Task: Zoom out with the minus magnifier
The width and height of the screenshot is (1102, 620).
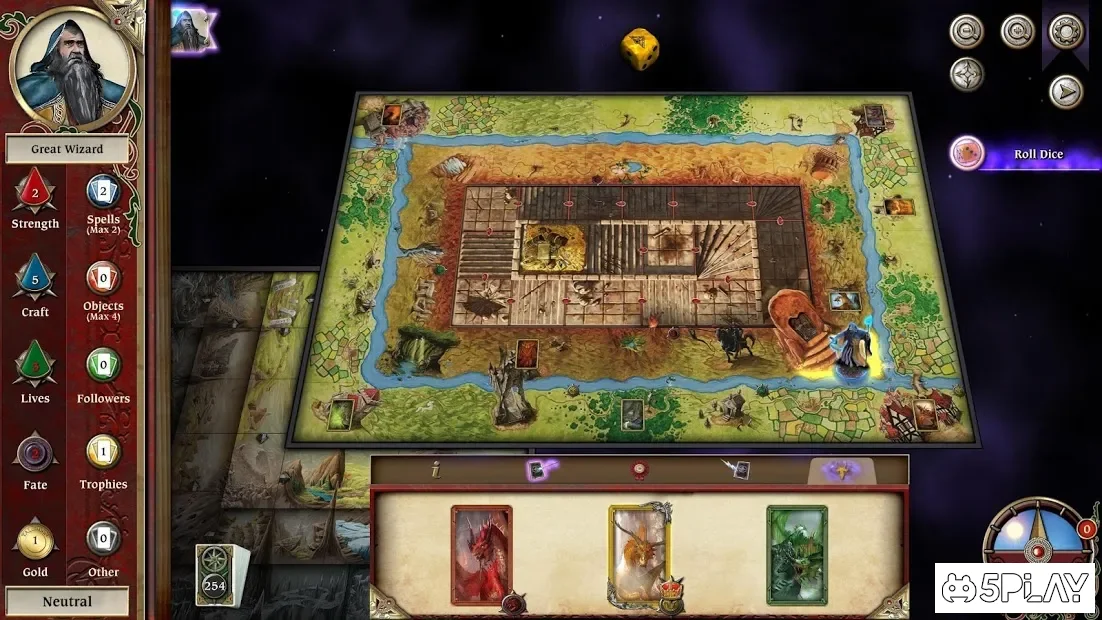Action: click(967, 31)
